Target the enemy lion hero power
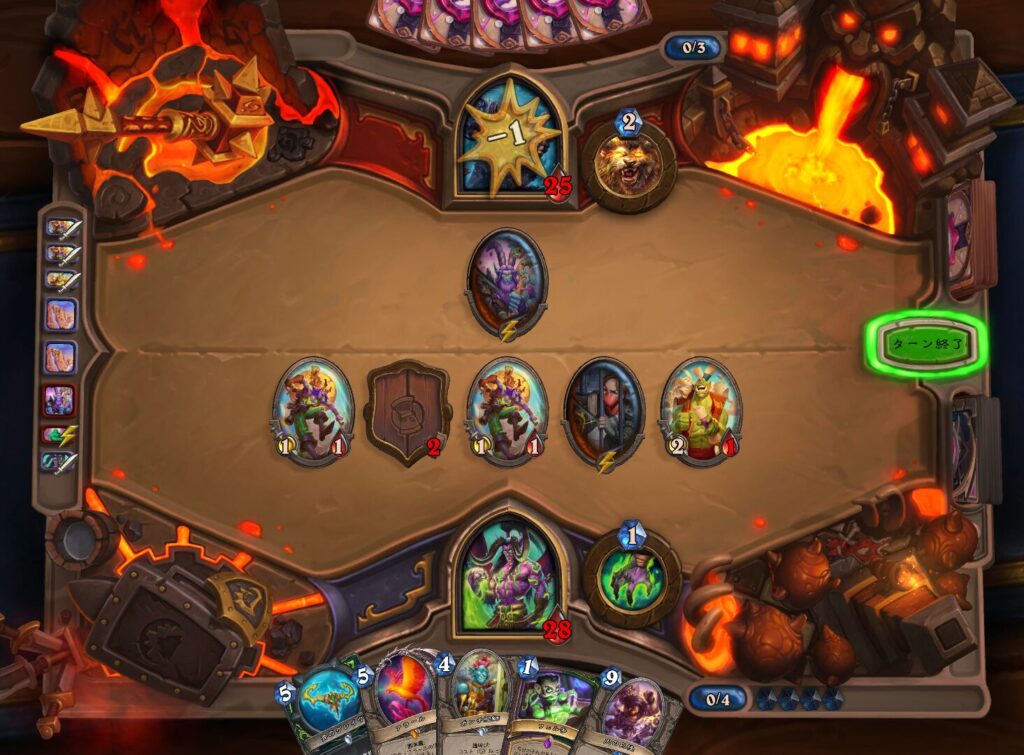1024x755 pixels. coord(629,165)
